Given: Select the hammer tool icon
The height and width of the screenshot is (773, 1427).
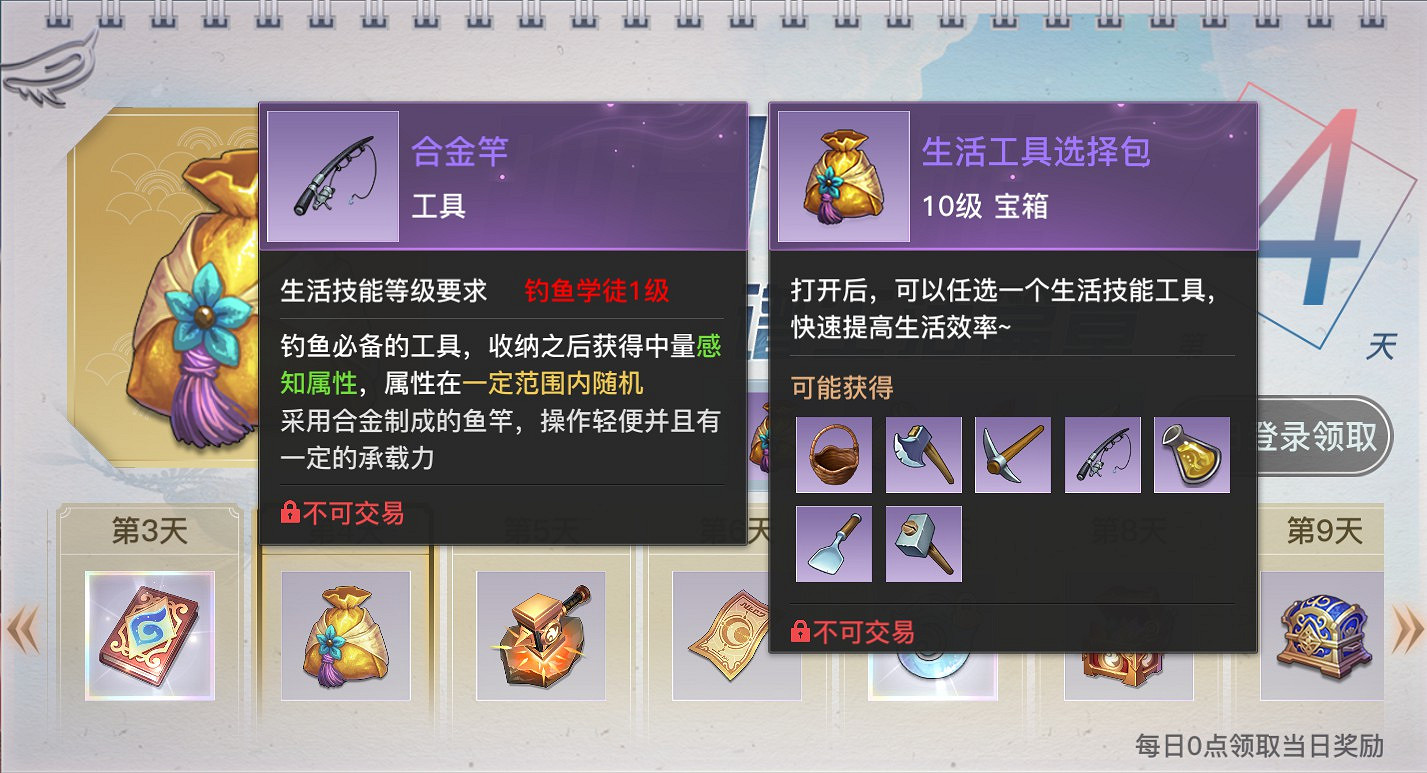Looking at the screenshot, I should pos(923,543).
